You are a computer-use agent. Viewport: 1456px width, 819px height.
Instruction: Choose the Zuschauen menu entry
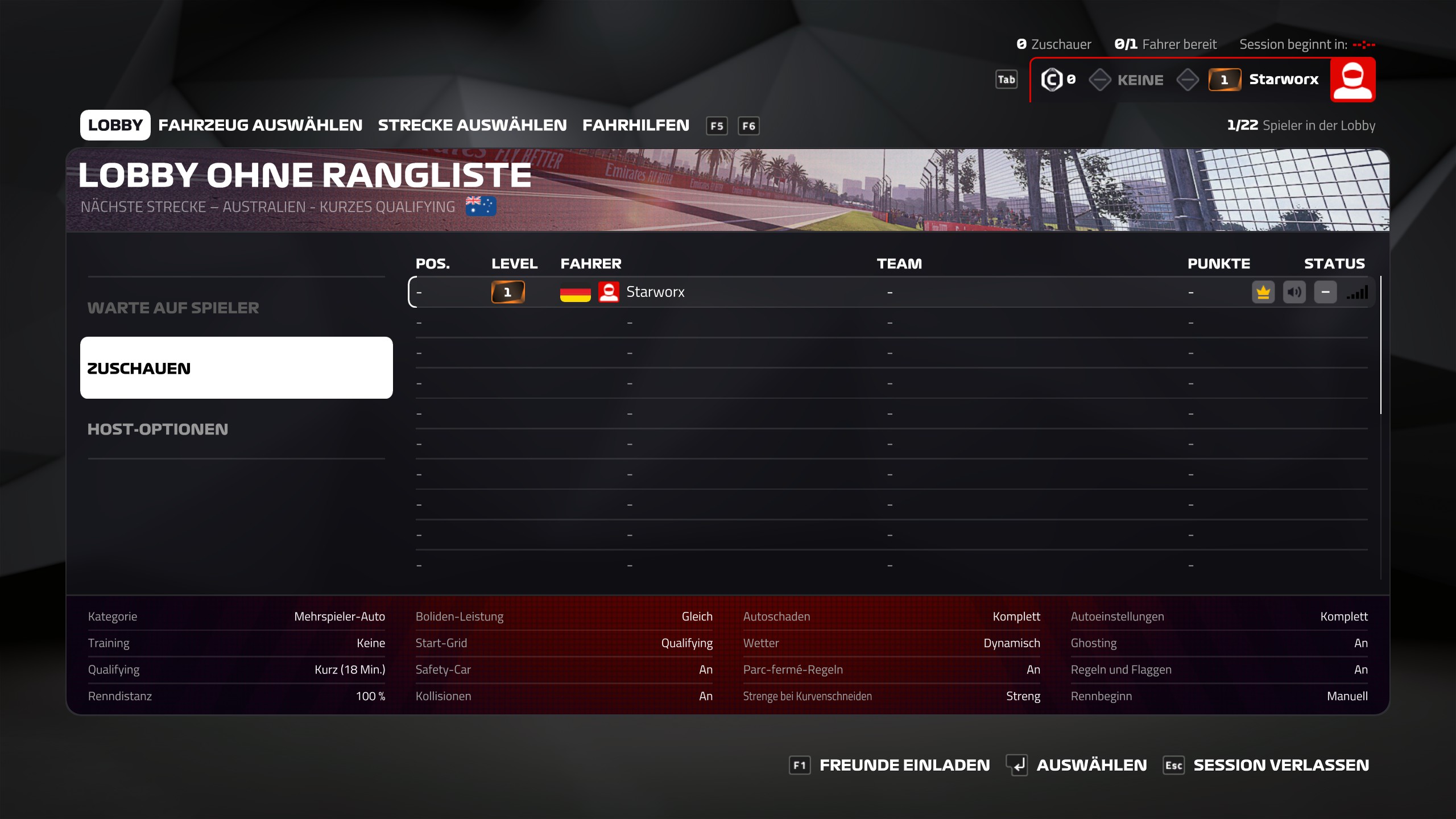pyautogui.click(x=236, y=368)
